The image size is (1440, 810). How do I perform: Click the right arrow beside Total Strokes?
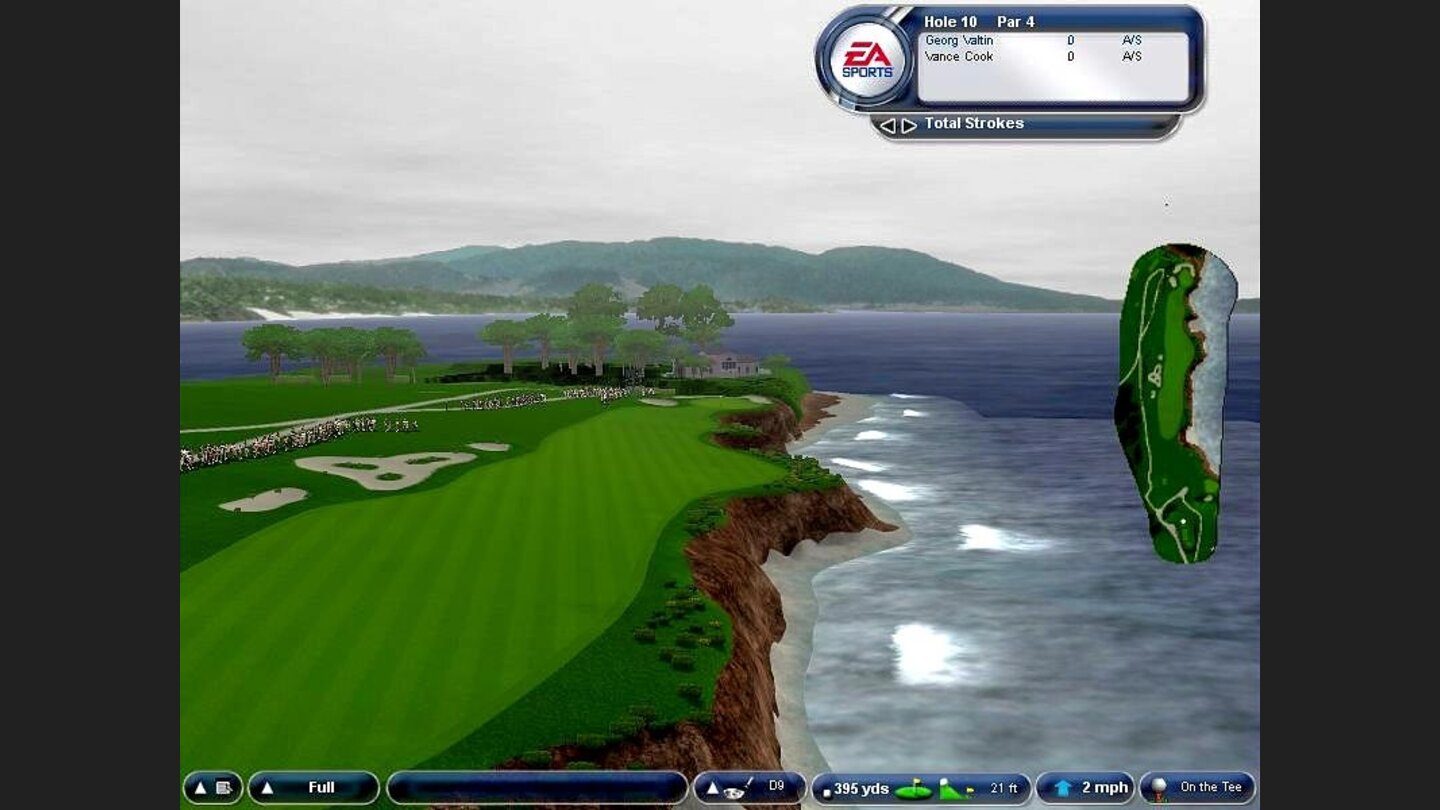(x=909, y=125)
